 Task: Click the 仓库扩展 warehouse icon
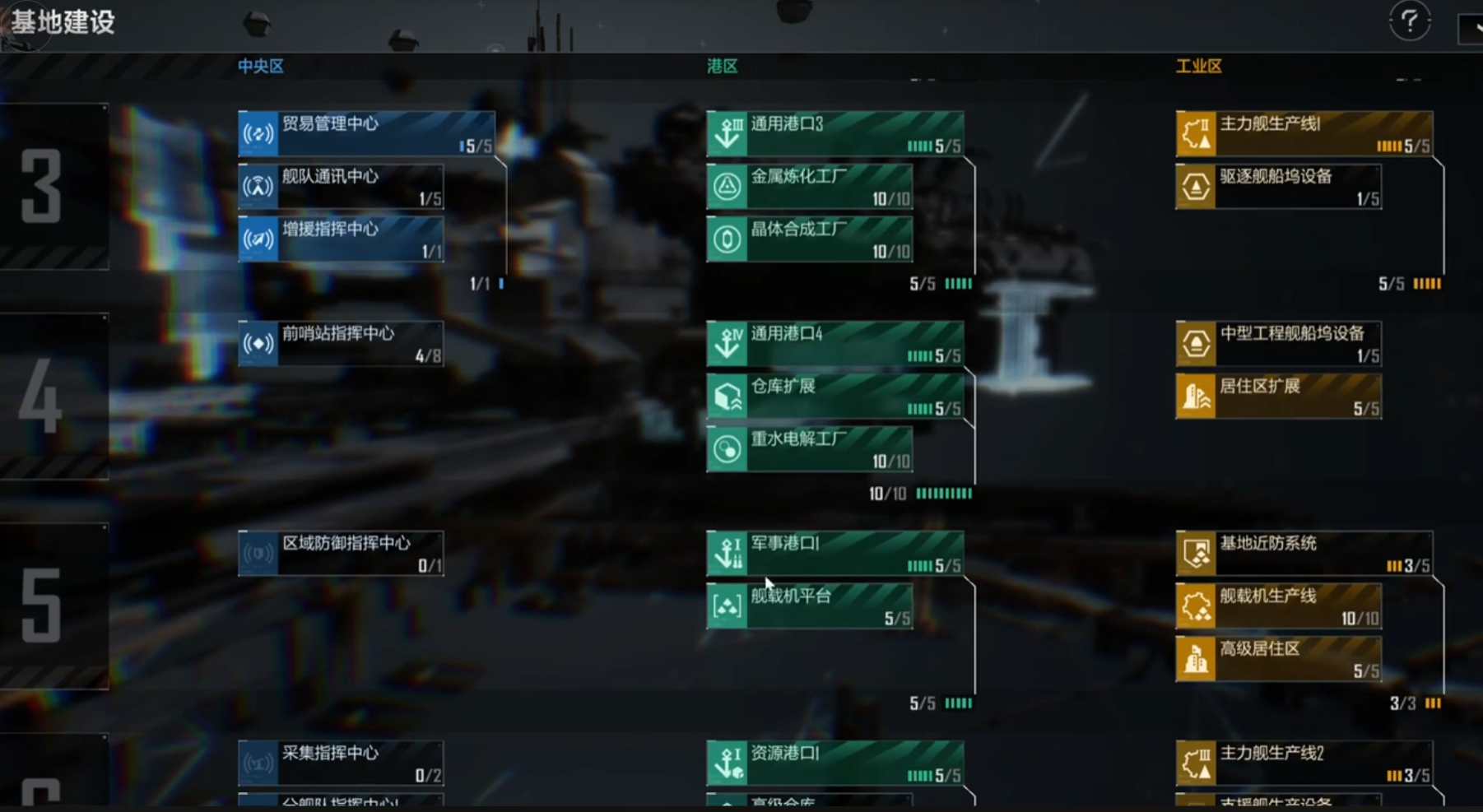pos(728,396)
